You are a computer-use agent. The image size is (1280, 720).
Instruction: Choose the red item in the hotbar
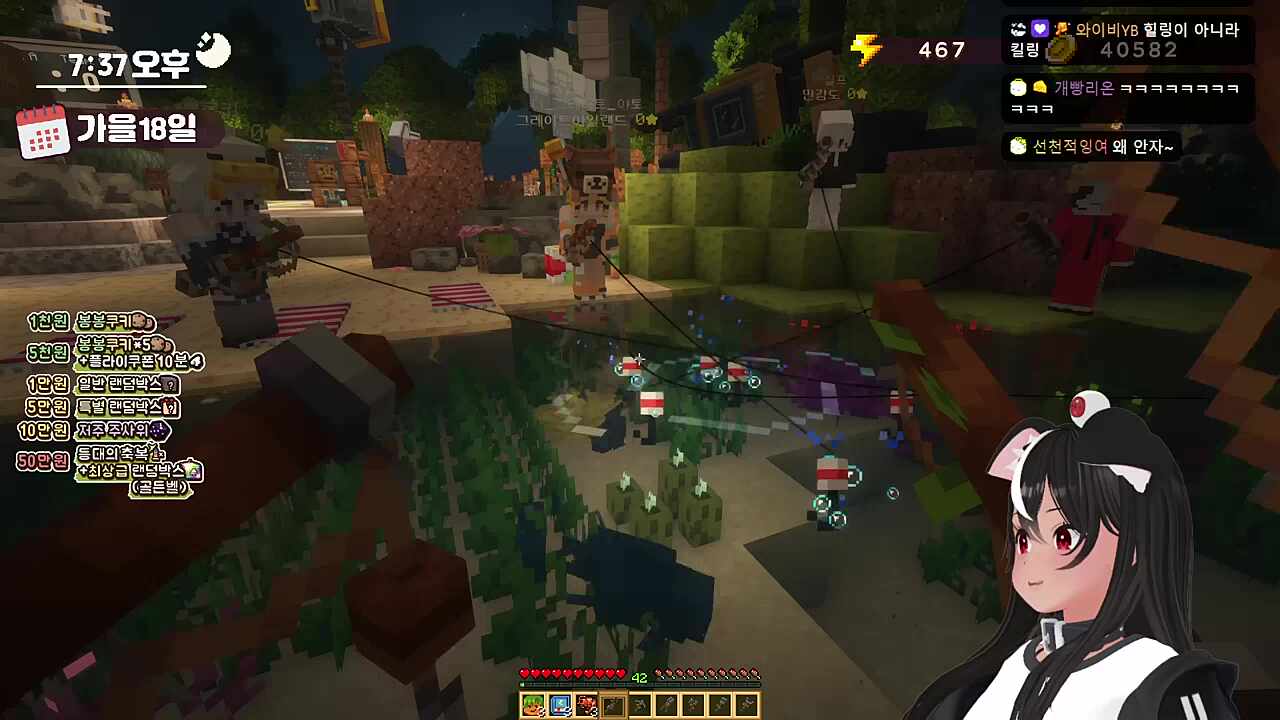tap(586, 705)
